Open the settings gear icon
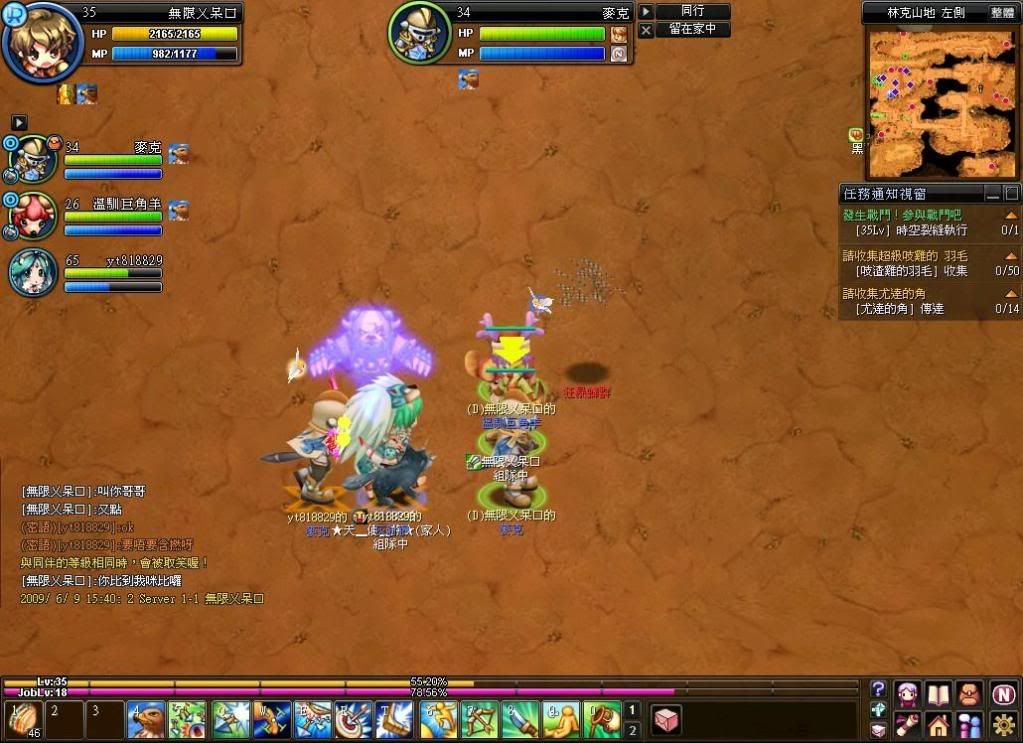The image size is (1023, 743). (1005, 724)
